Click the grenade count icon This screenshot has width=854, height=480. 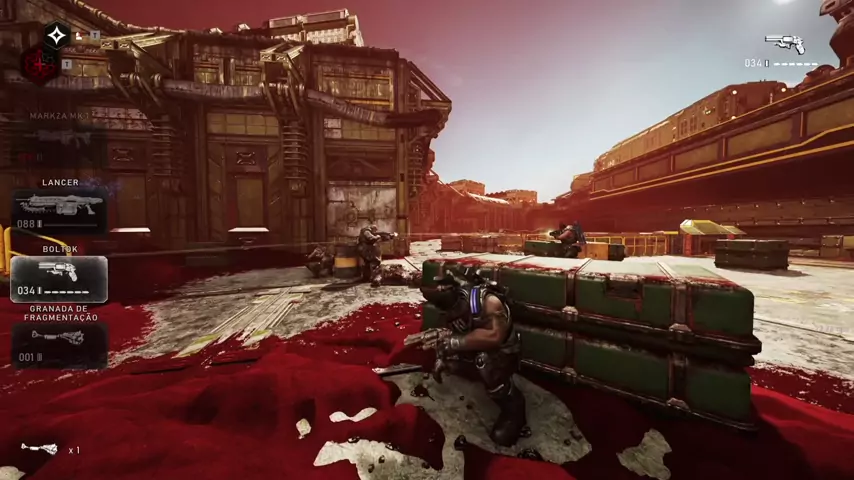pyautogui.click(x=40, y=449)
